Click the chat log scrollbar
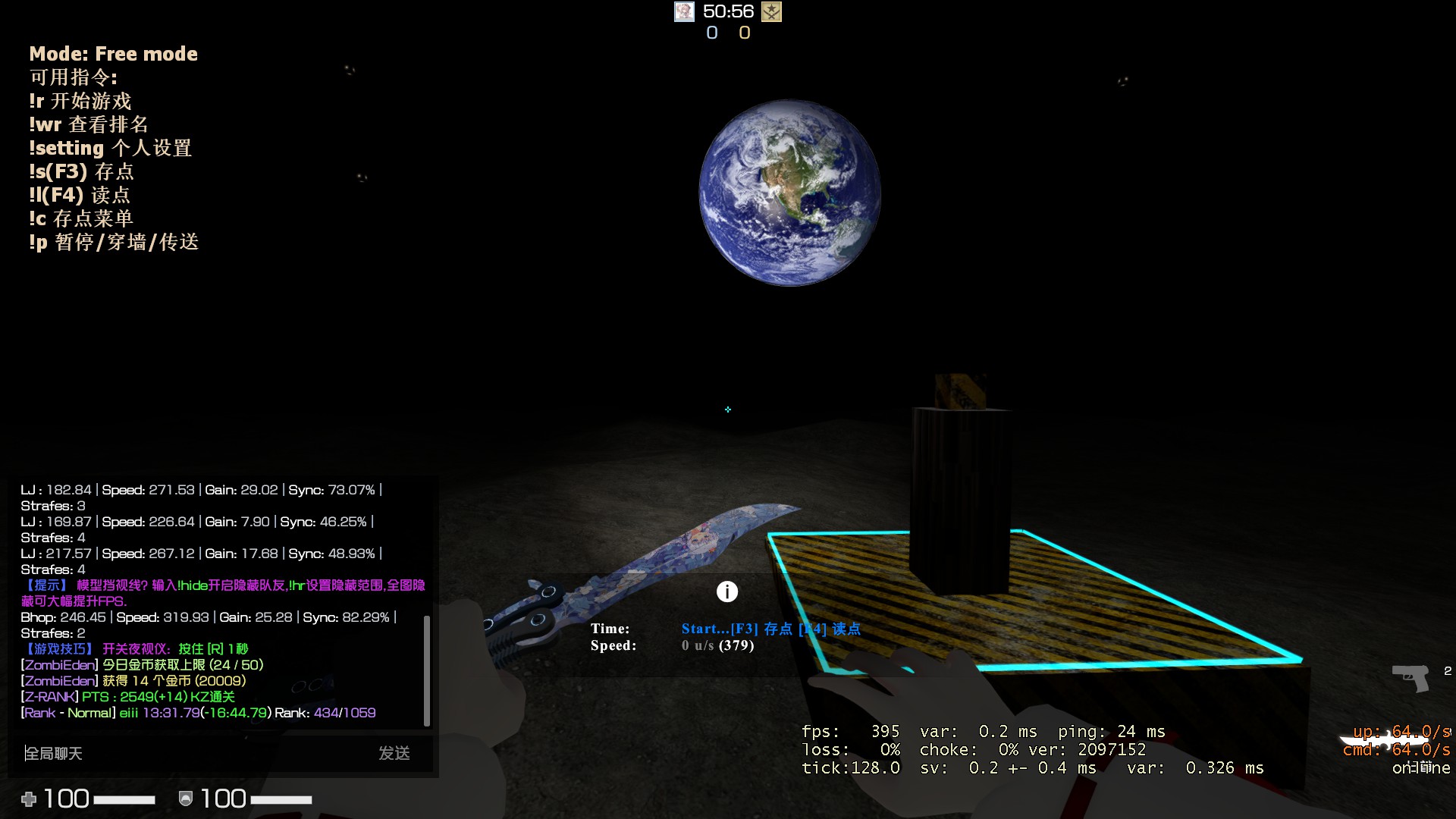 [427, 670]
